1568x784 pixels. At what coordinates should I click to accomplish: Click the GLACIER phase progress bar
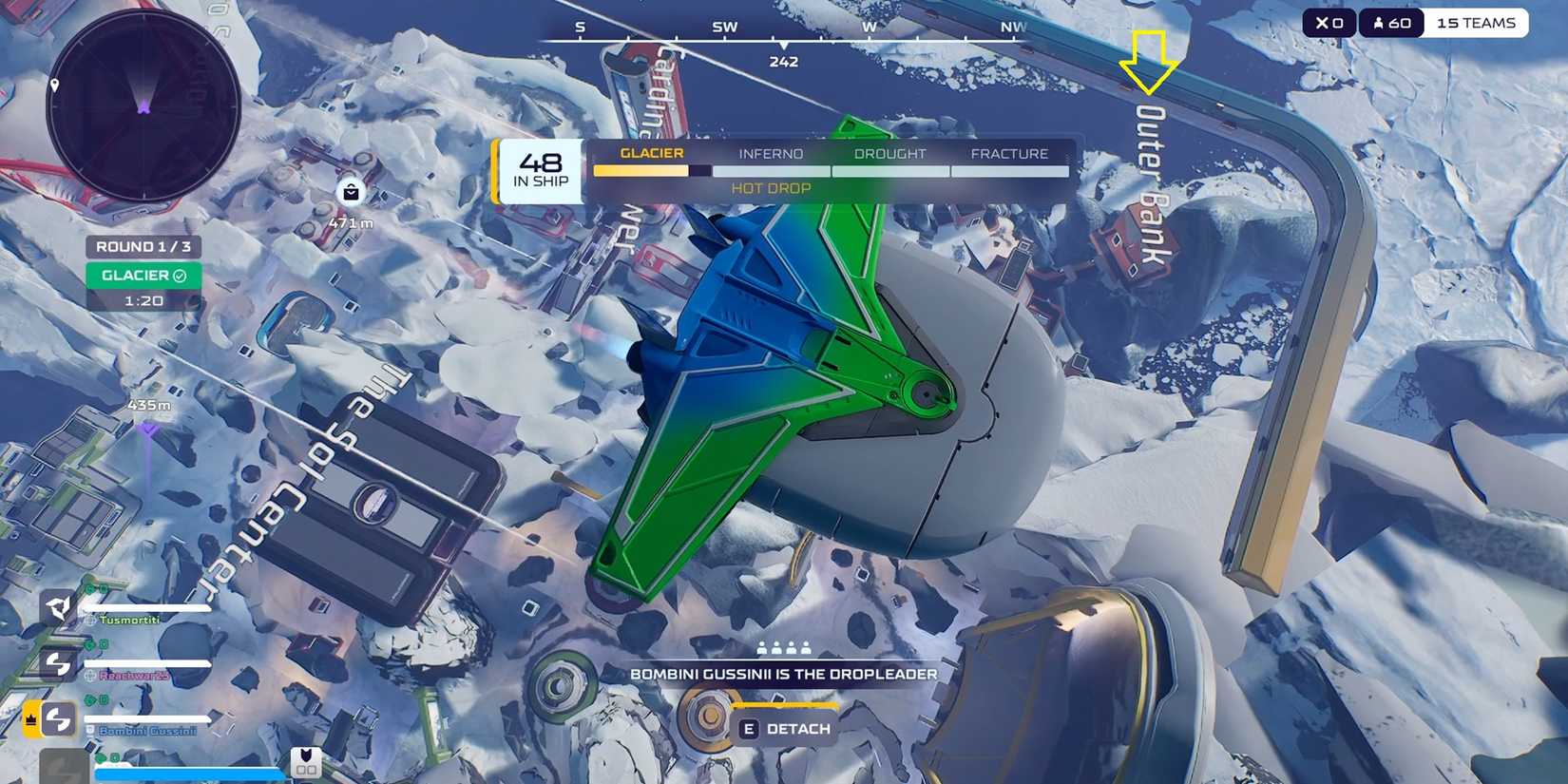(642, 170)
